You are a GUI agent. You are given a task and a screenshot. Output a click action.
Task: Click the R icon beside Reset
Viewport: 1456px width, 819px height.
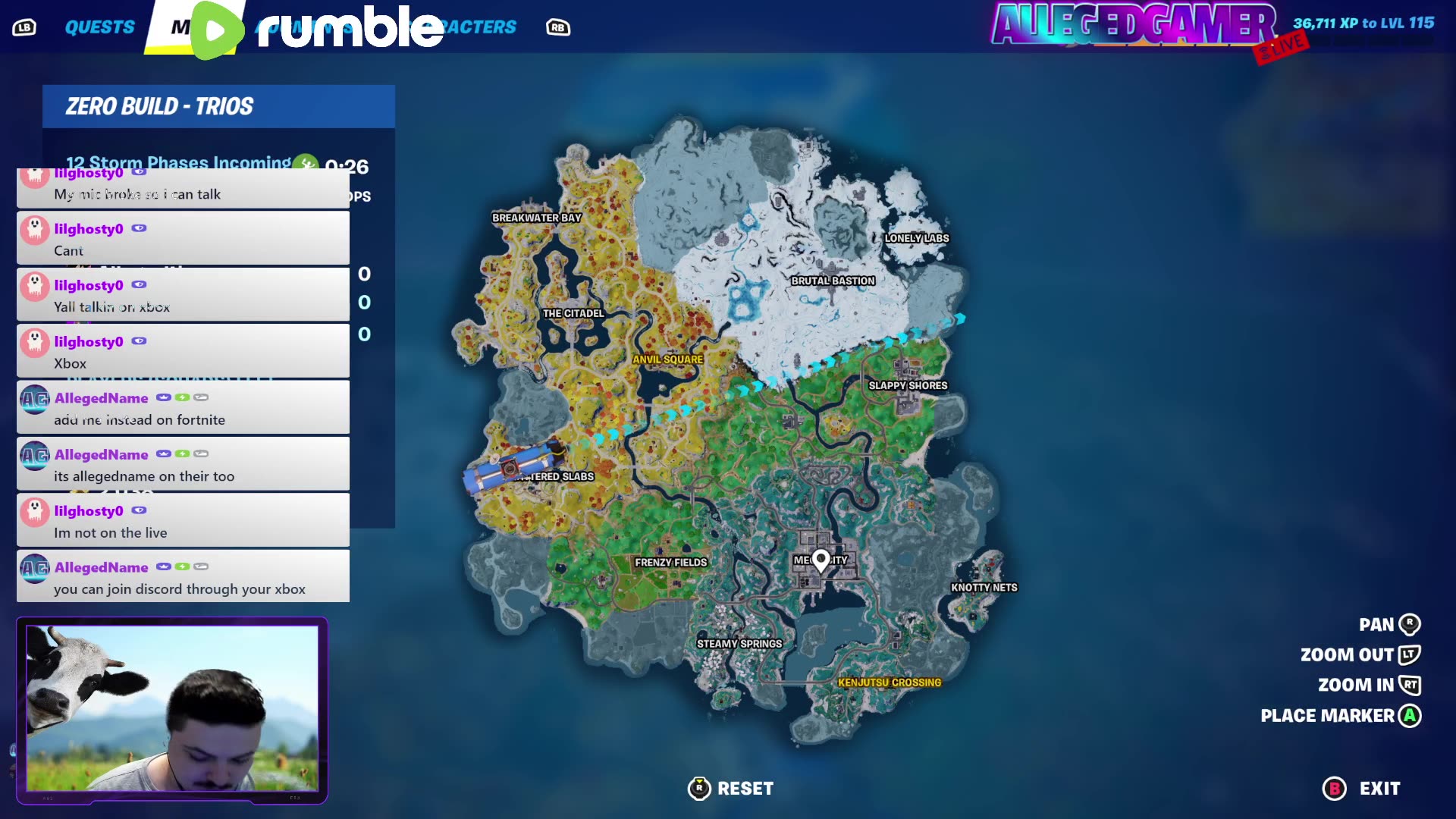tap(699, 788)
